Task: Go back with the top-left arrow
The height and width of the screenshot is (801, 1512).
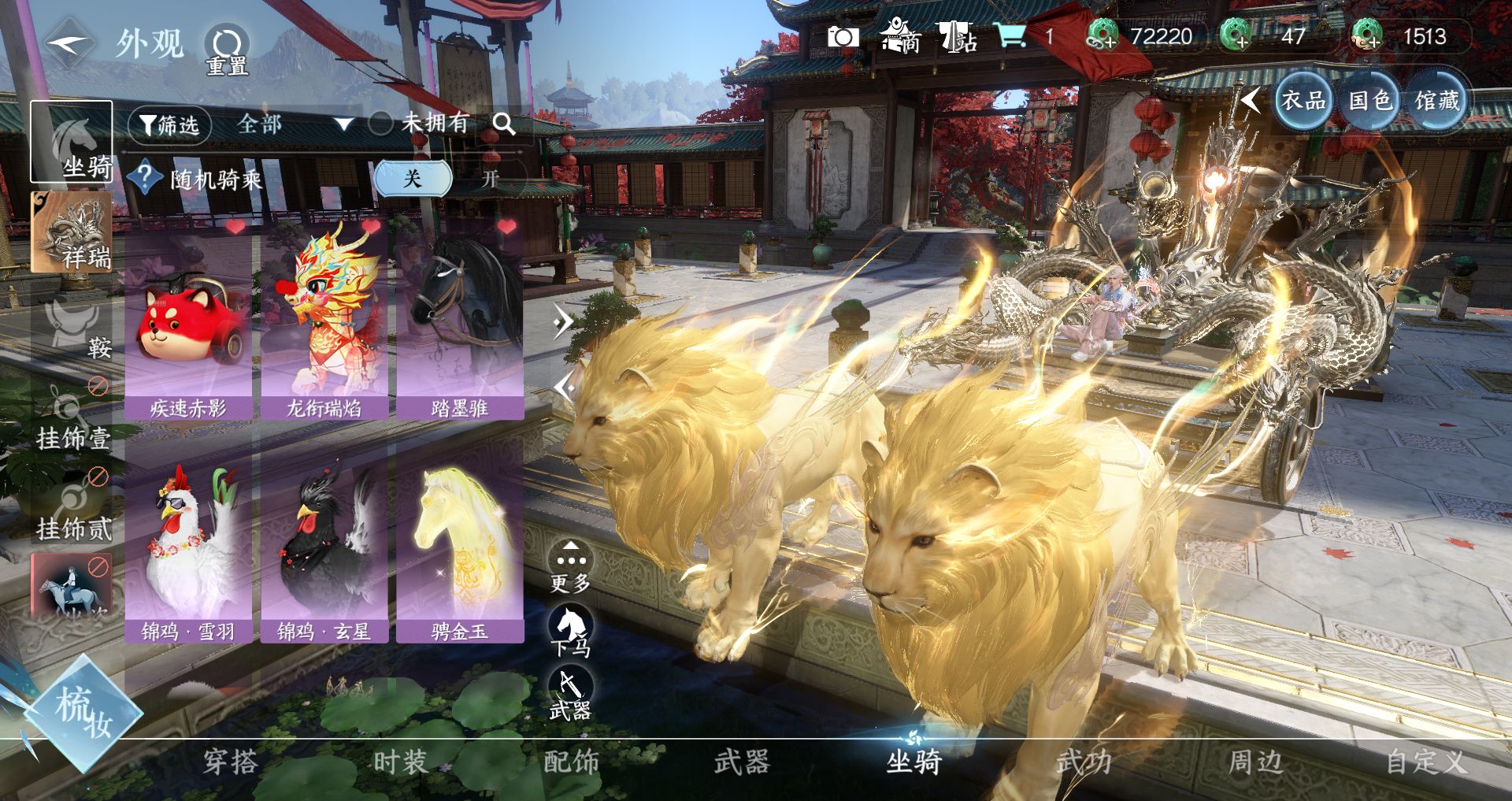Action: pos(68,43)
